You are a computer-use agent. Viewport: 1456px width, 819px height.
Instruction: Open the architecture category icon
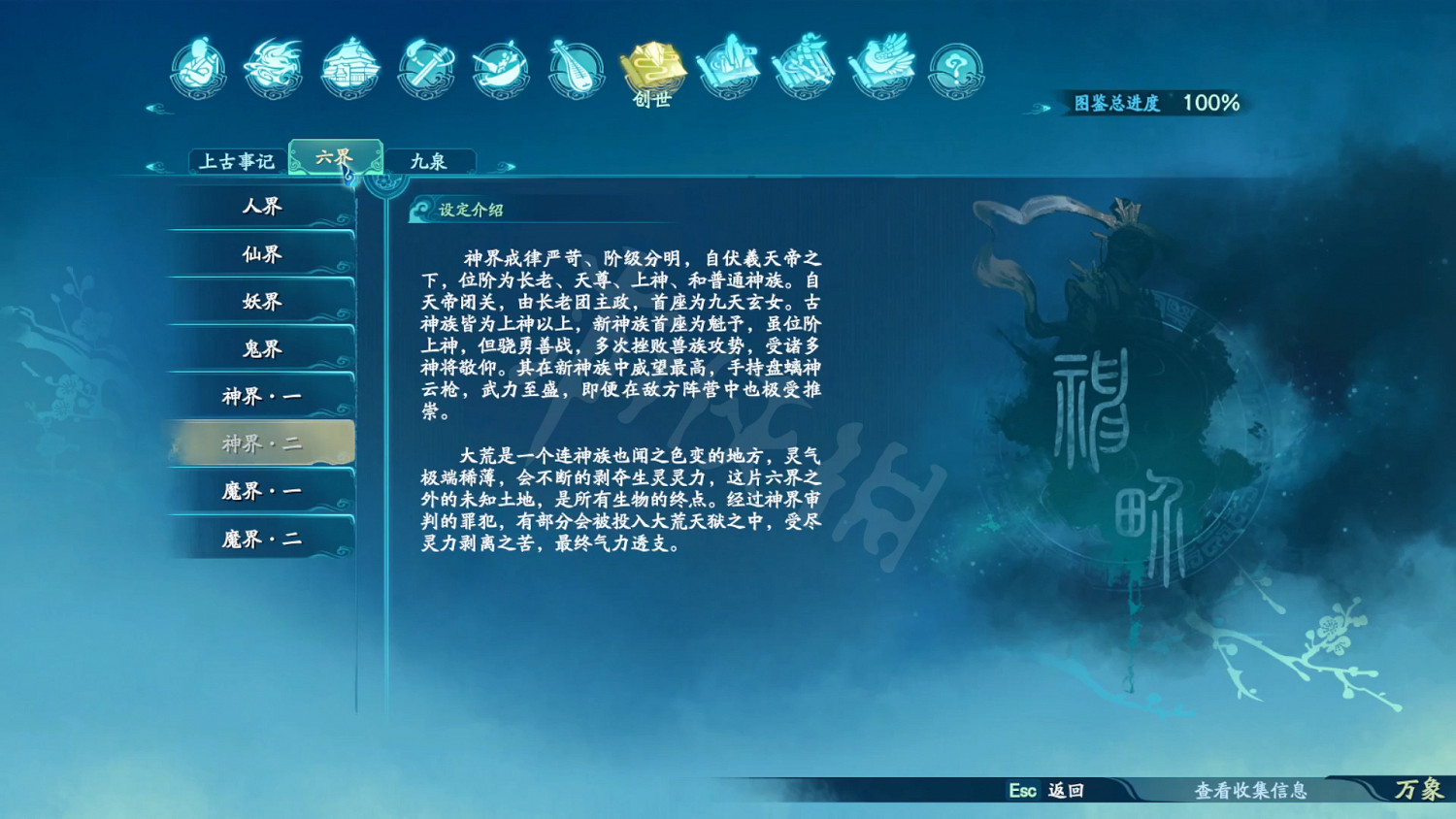(347, 66)
